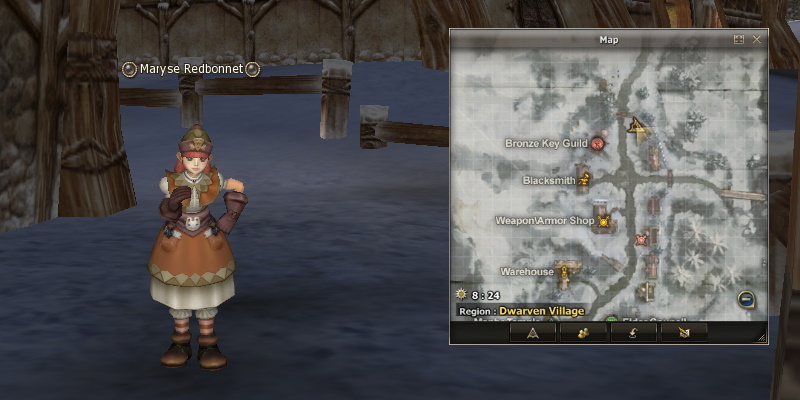Viewport: 800px width, 400px height.
Task: Click the Weapon\Armor Shop map marker
Action: 603,221
